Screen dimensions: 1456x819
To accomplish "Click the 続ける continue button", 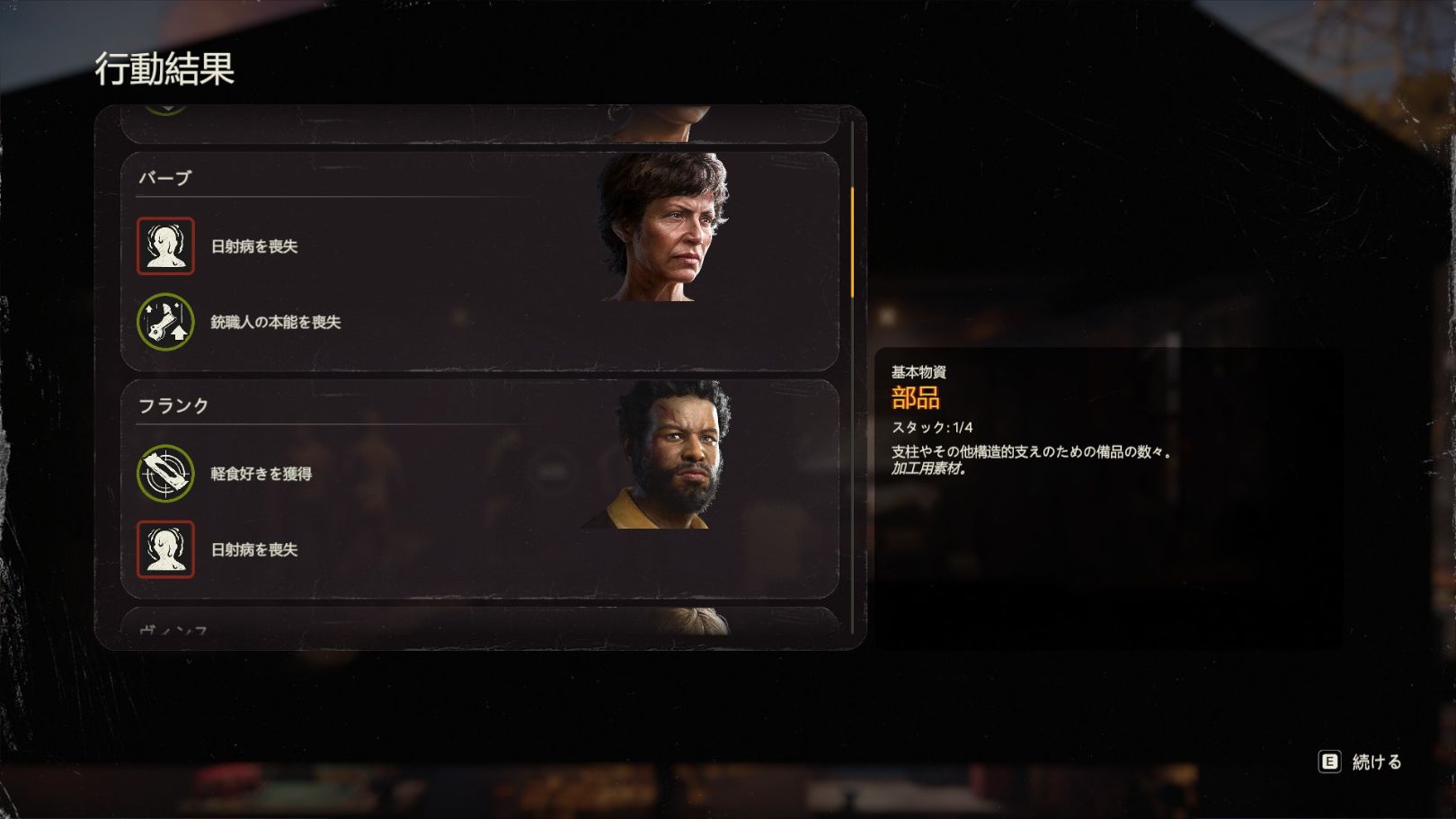I will 1361,762.
